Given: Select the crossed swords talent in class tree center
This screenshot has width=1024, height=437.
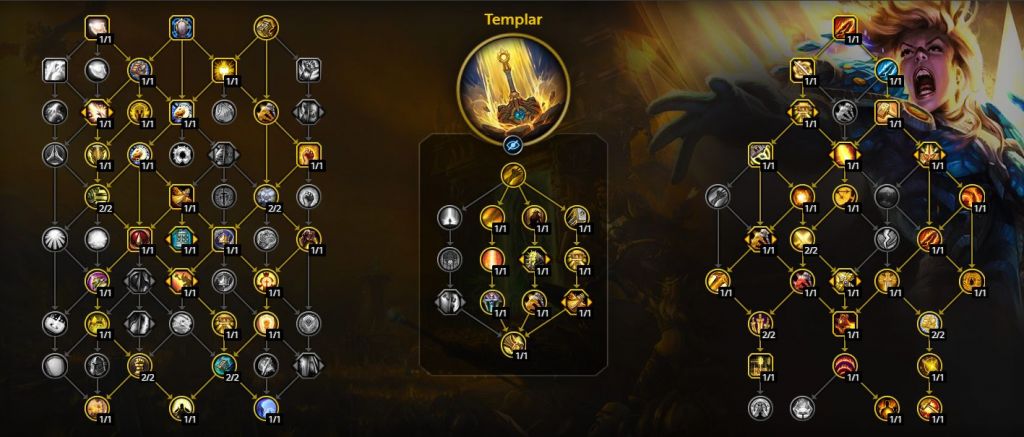Looking at the screenshot, I should (181, 195).
